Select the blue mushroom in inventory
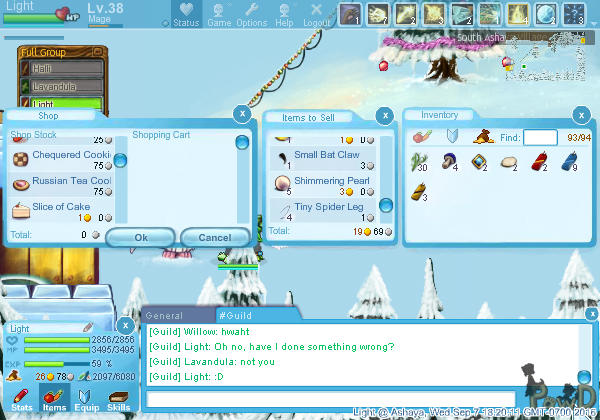 [x=450, y=160]
